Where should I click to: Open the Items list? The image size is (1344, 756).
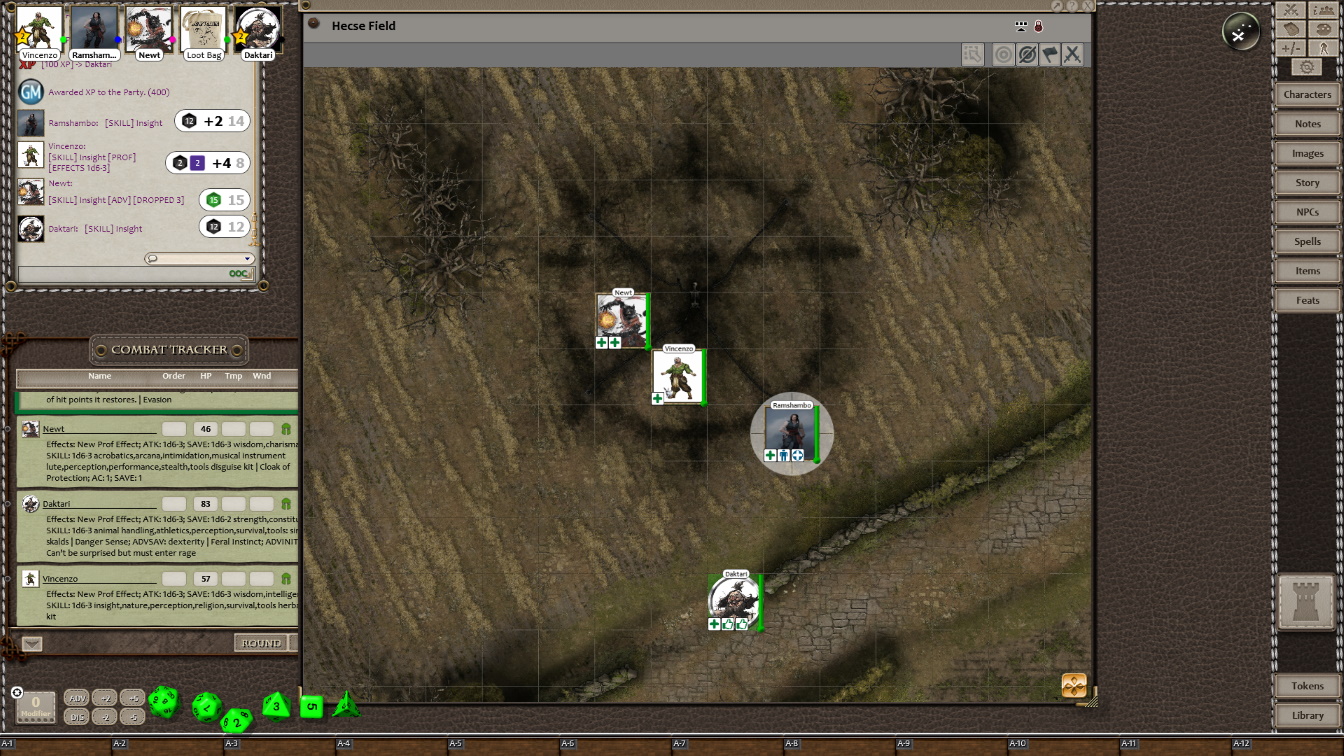coord(1307,271)
